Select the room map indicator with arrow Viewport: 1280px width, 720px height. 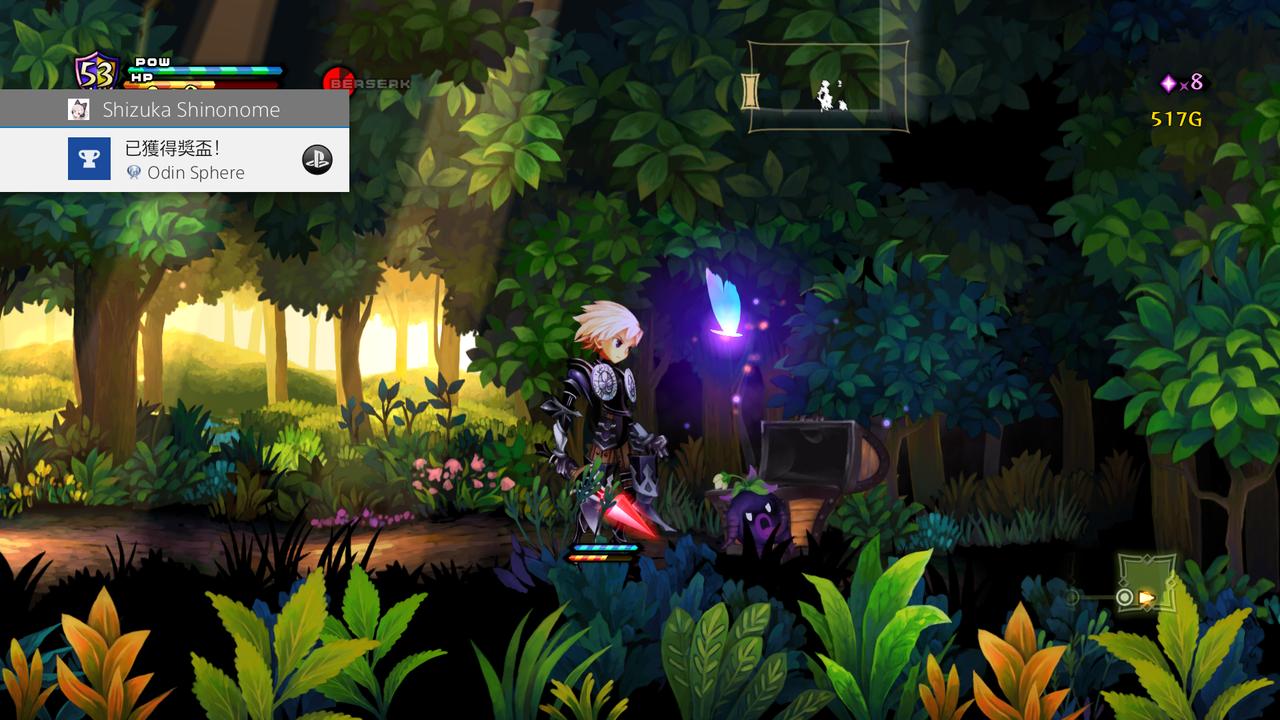click(1146, 582)
